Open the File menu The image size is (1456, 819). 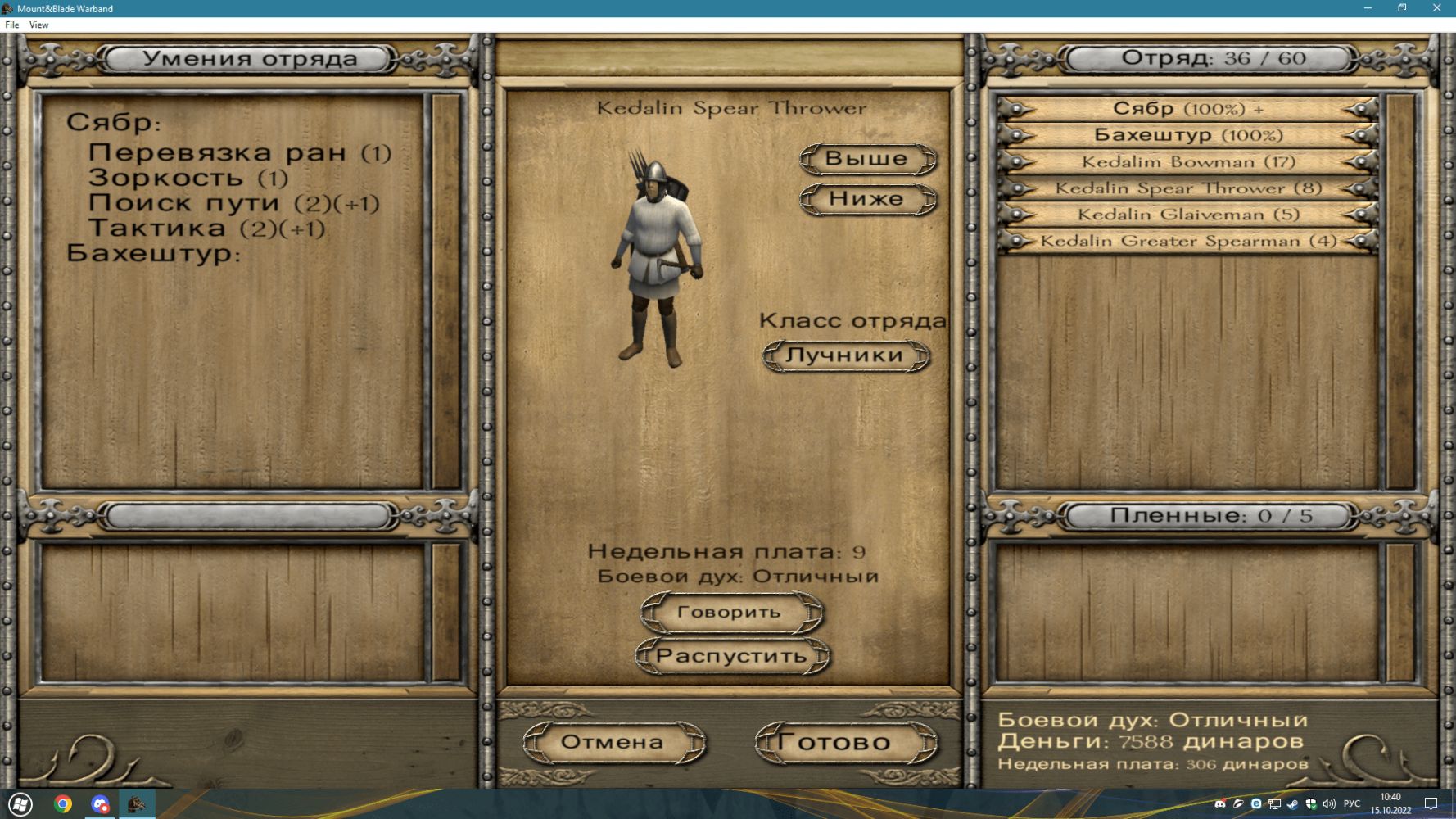click(x=12, y=25)
